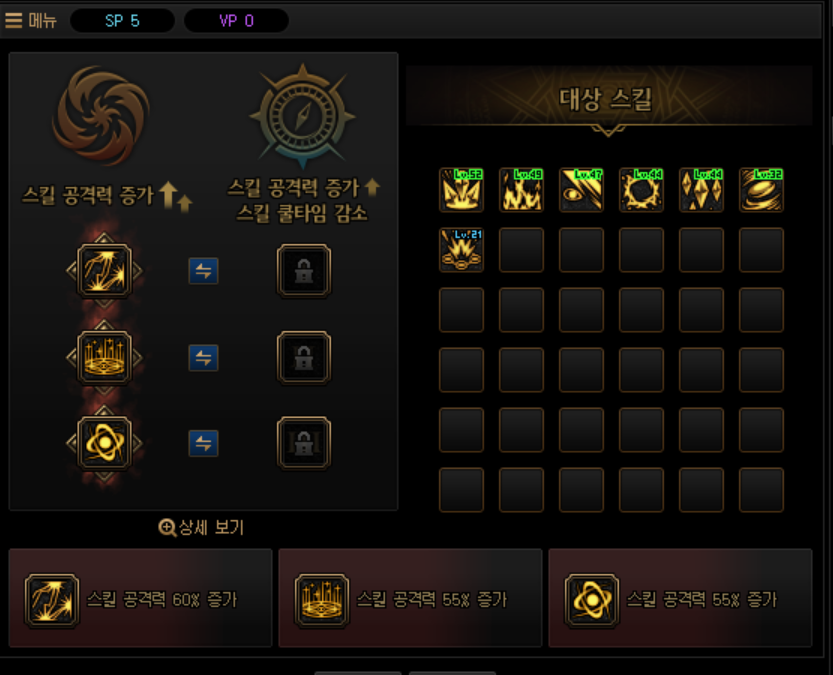Click the swap arrows beside the sword circle skill
Viewport: 833px width, 675px height.
click(x=203, y=357)
